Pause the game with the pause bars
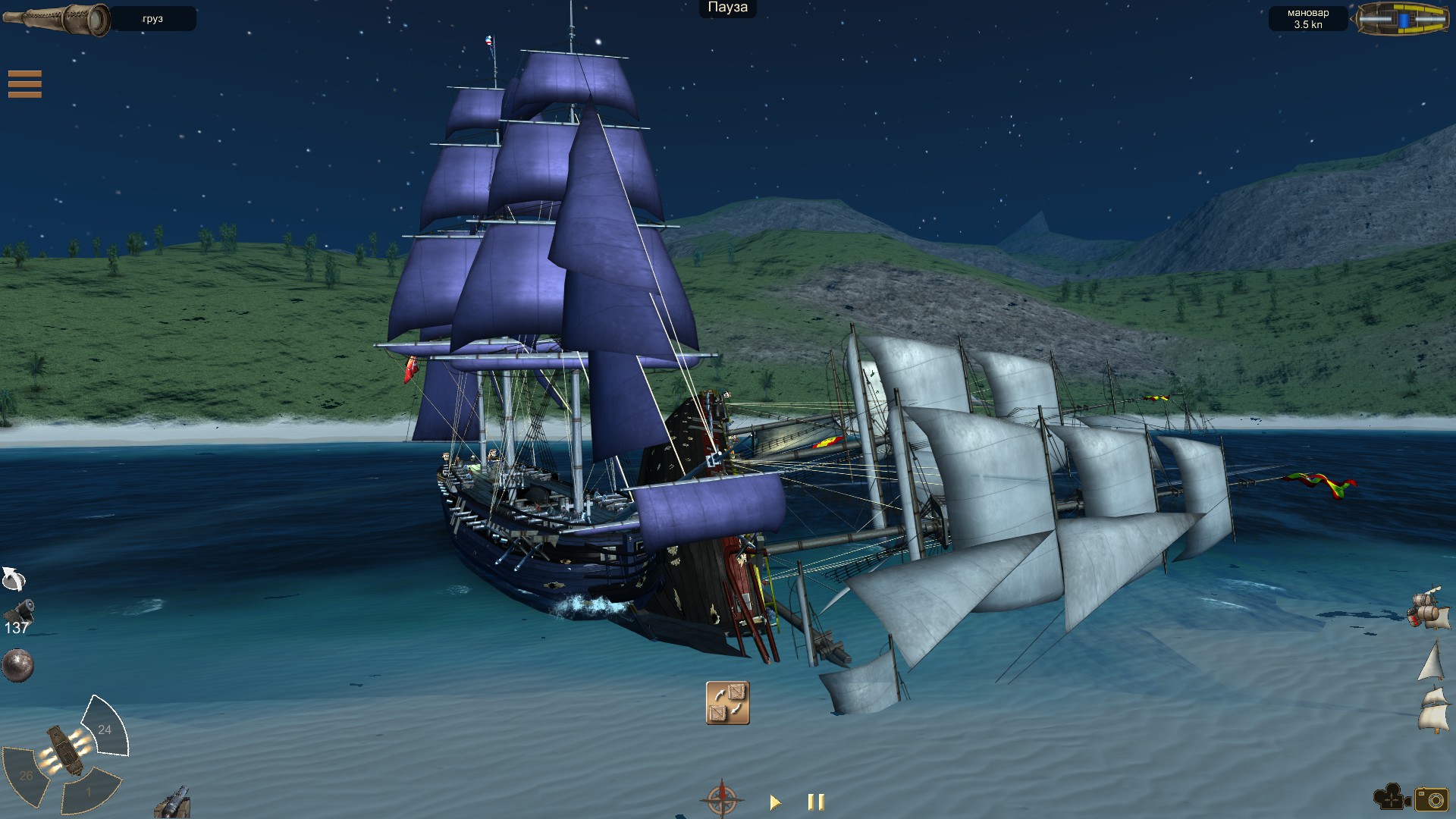This screenshot has height=819, width=1456. pos(815,800)
